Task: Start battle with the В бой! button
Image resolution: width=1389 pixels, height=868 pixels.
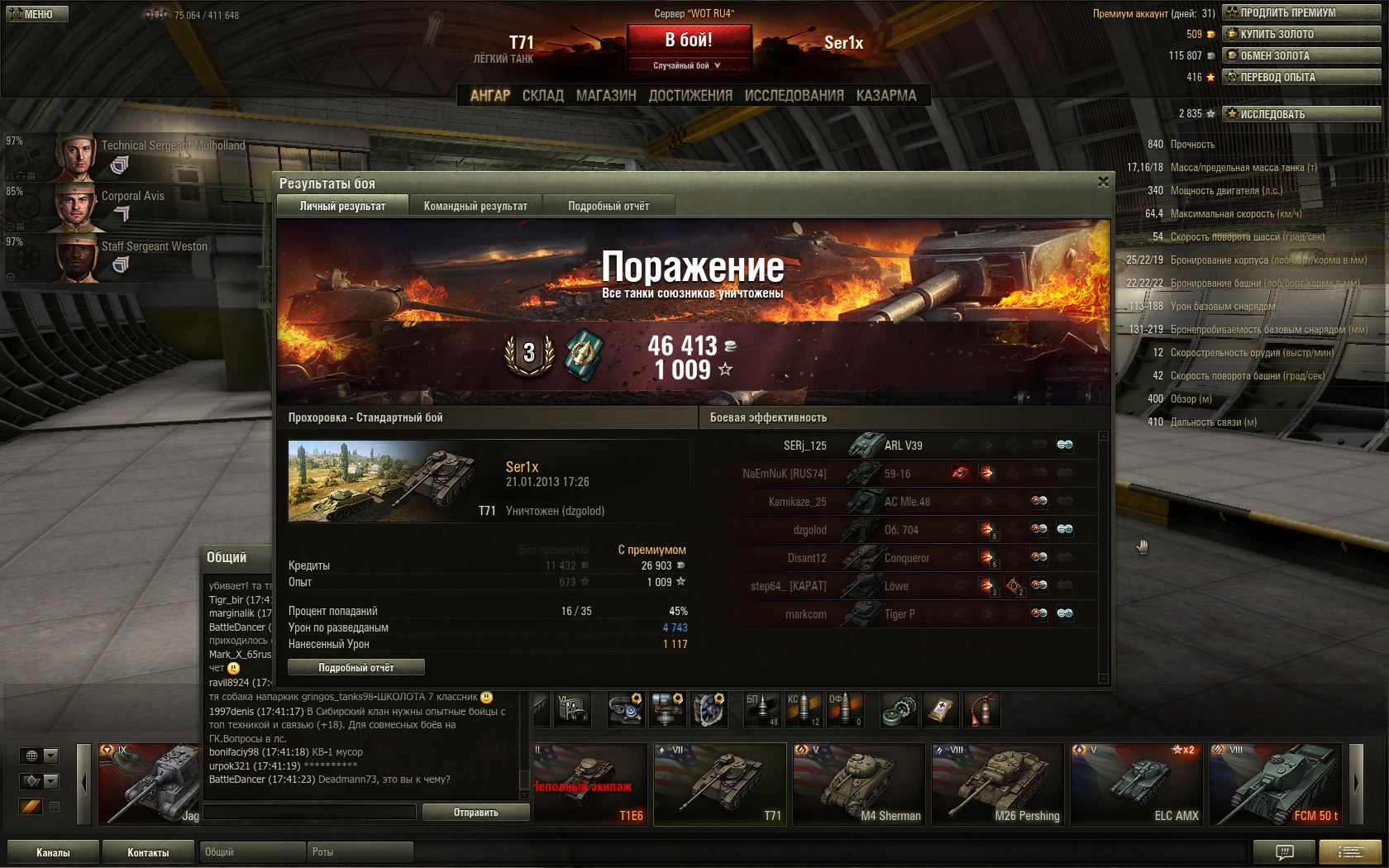Action: point(689,40)
